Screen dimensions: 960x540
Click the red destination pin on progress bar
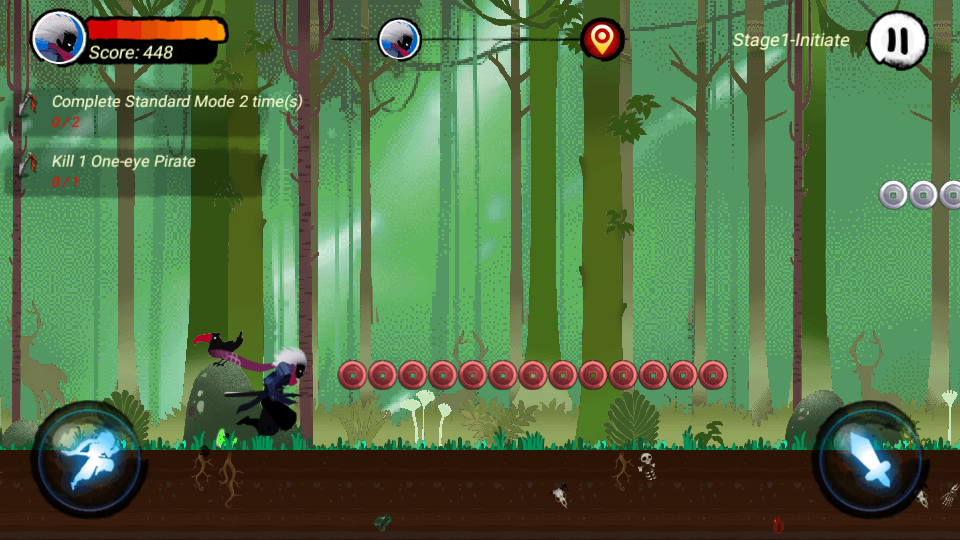coord(601,39)
